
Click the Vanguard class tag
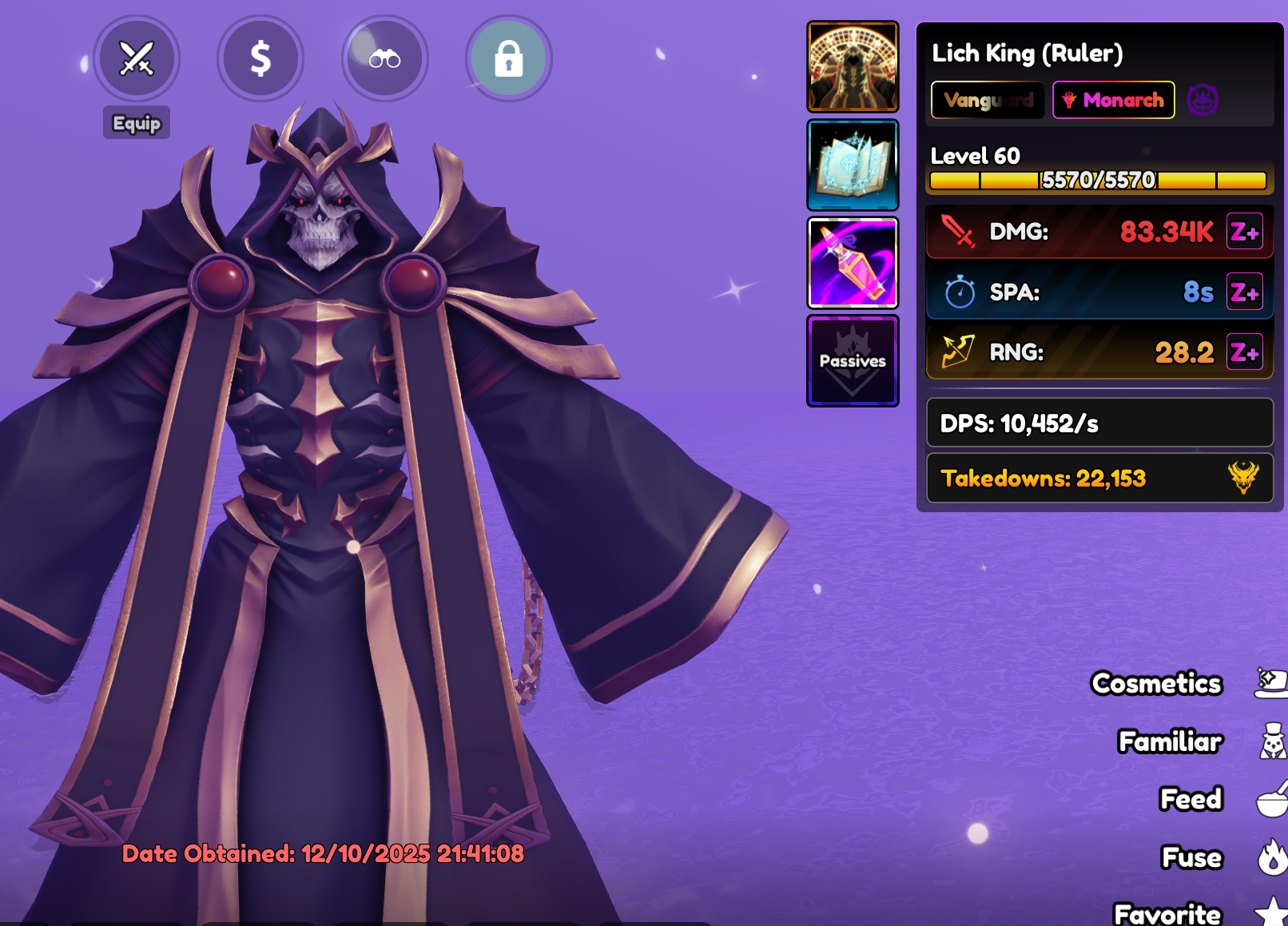[x=988, y=100]
